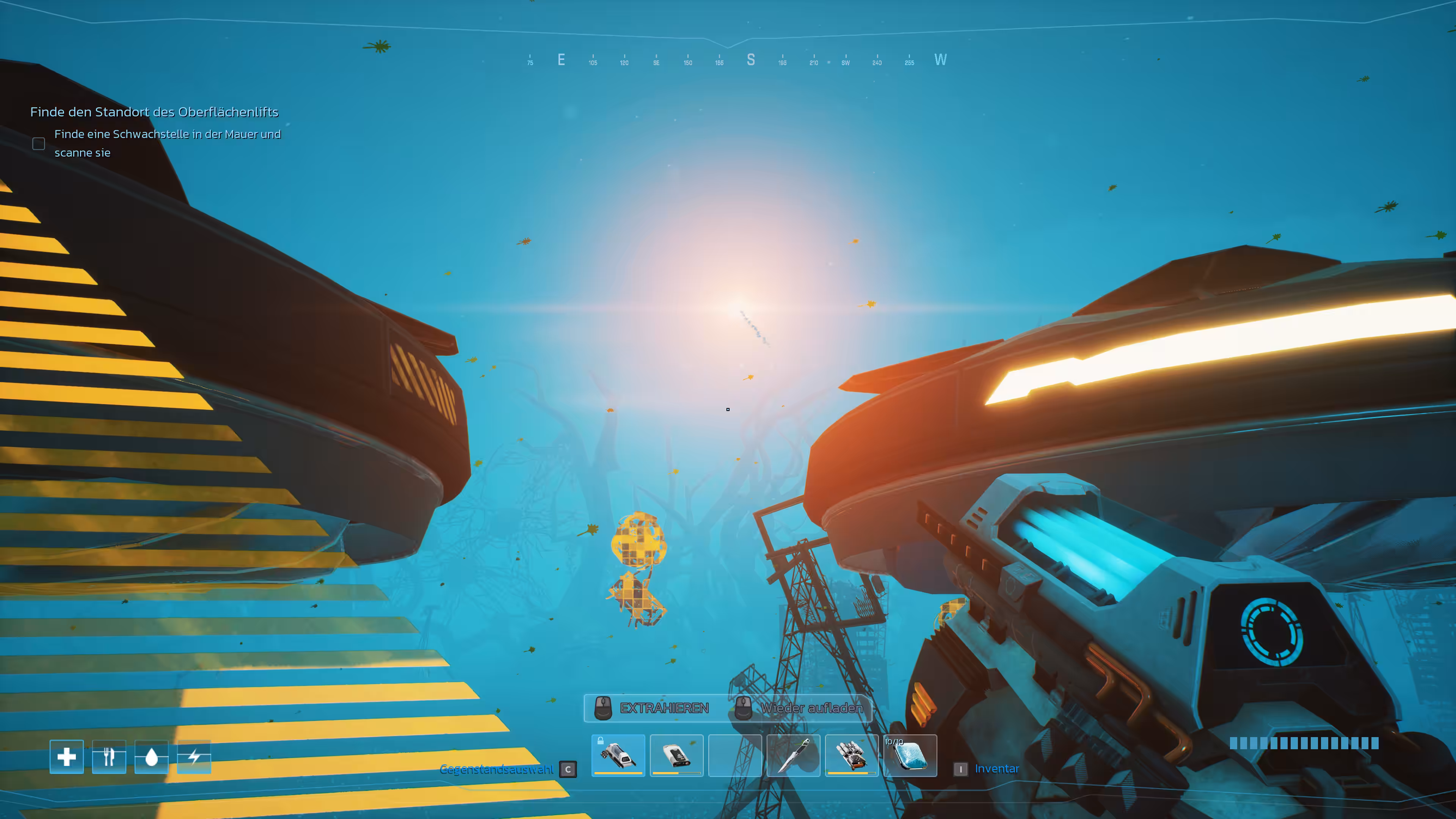Click the 'Finde den Standort des Oberflächenlifts' quest title
Screen dimensions: 1456x819
click(154, 112)
